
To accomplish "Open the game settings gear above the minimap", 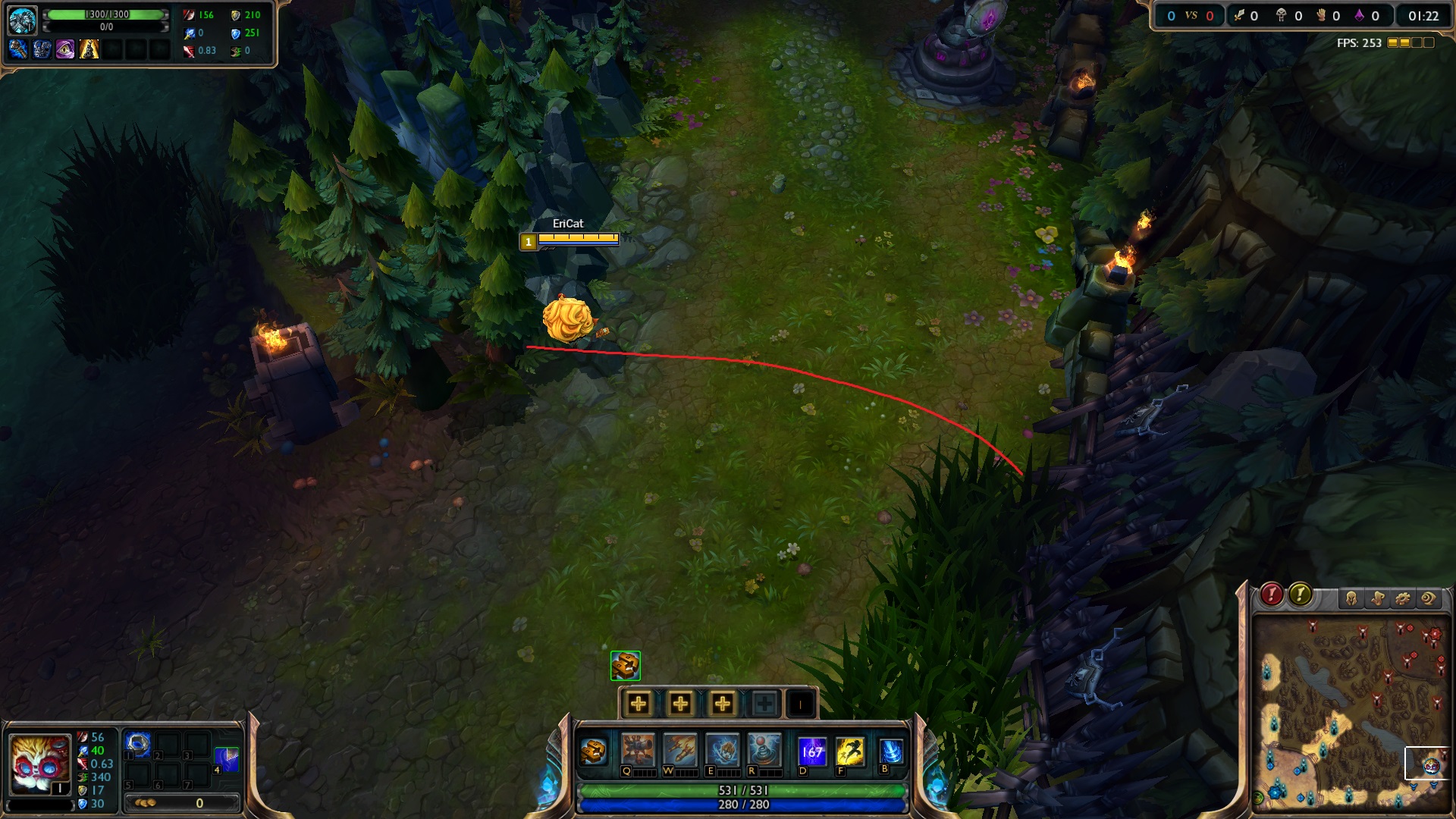I will coord(1403,598).
